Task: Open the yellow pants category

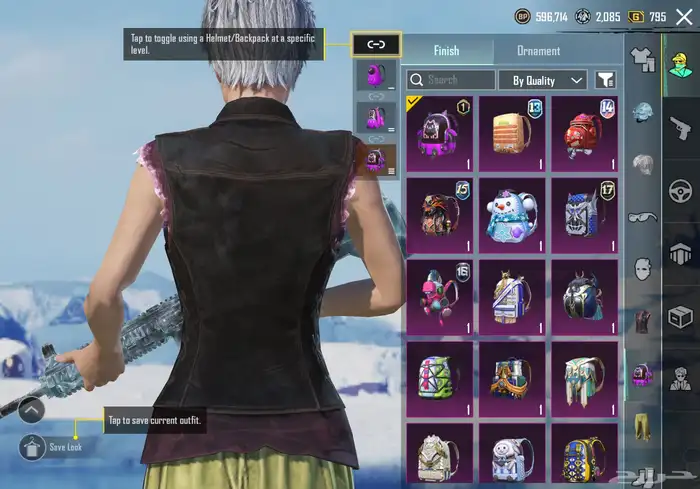Action: coord(641,427)
